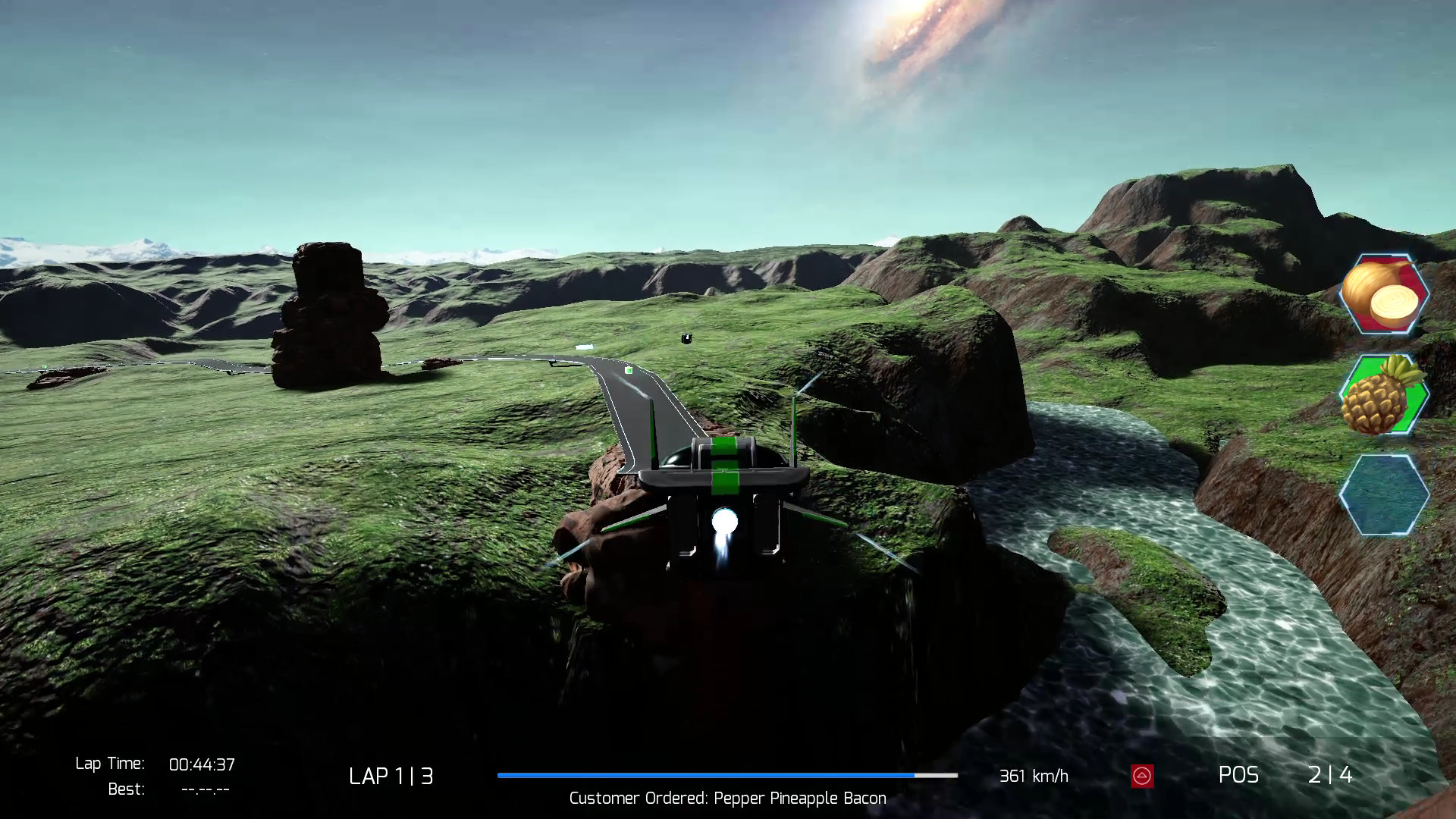
Task: Click the 361 km/h speed readout
Action: (x=1034, y=776)
